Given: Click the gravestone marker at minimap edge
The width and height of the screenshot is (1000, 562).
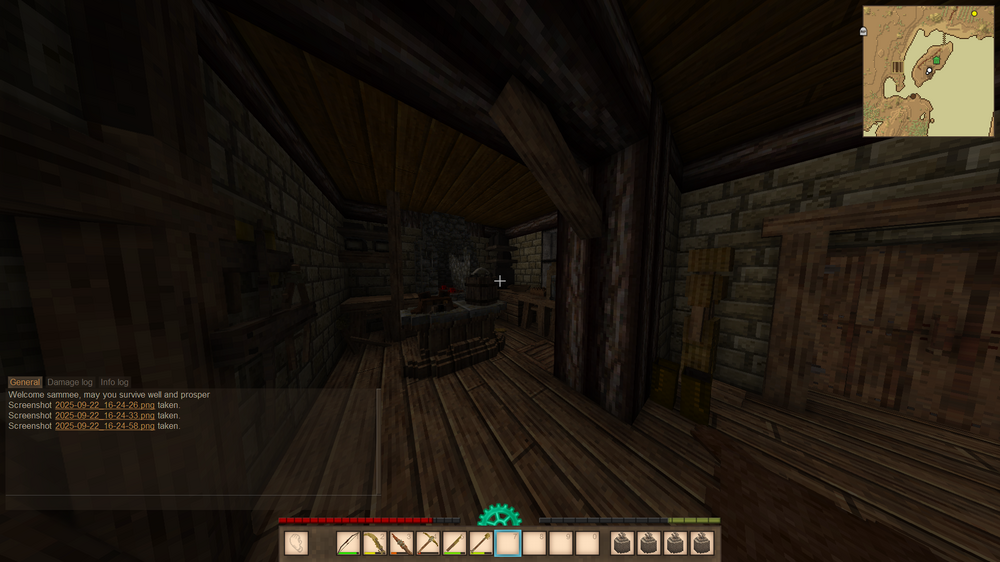Looking at the screenshot, I should tap(863, 32).
